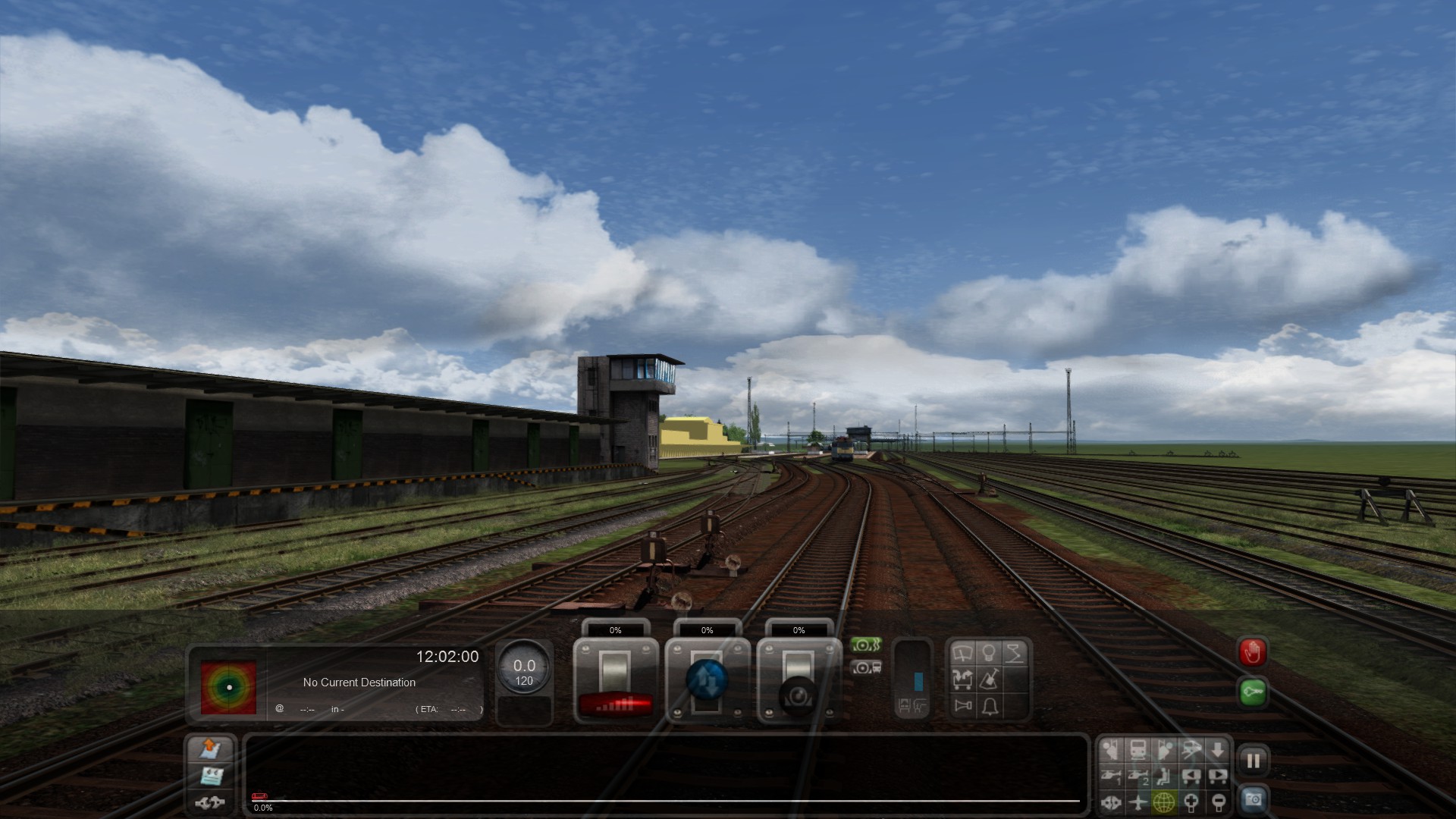The image size is (1456, 819).
Task: Take a screenshot with the camera button
Action: coord(1253,799)
